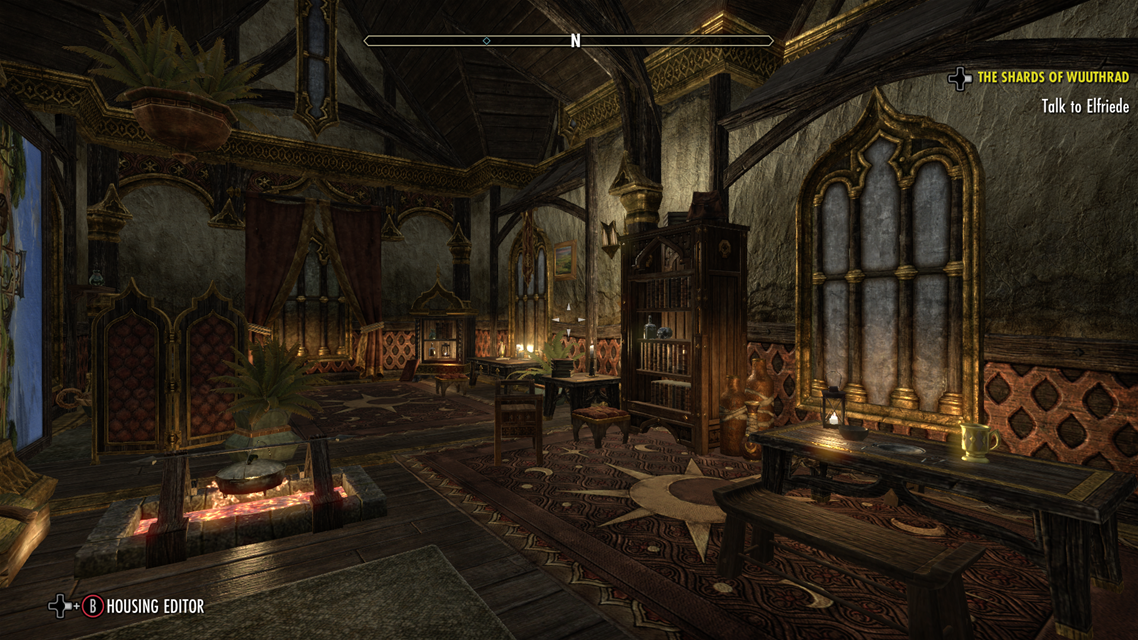The height and width of the screenshot is (640, 1138).
Task: Click the north marker on the compass
Action: coord(575,41)
